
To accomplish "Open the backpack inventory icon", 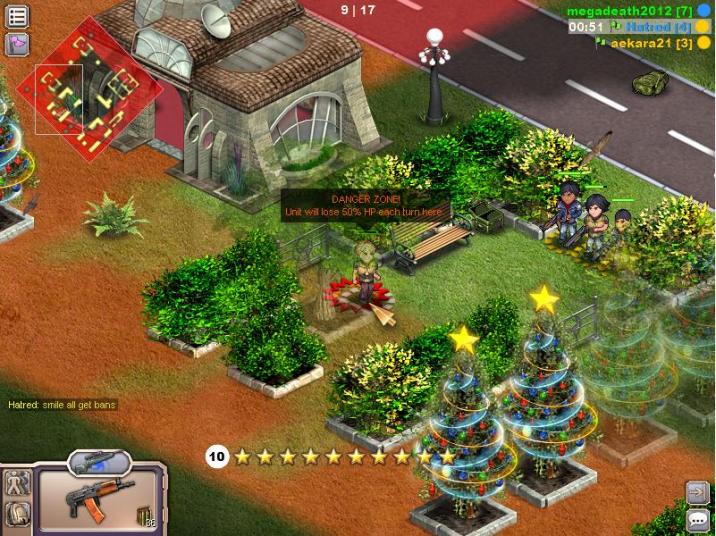I will pyautogui.click(x=18, y=514).
